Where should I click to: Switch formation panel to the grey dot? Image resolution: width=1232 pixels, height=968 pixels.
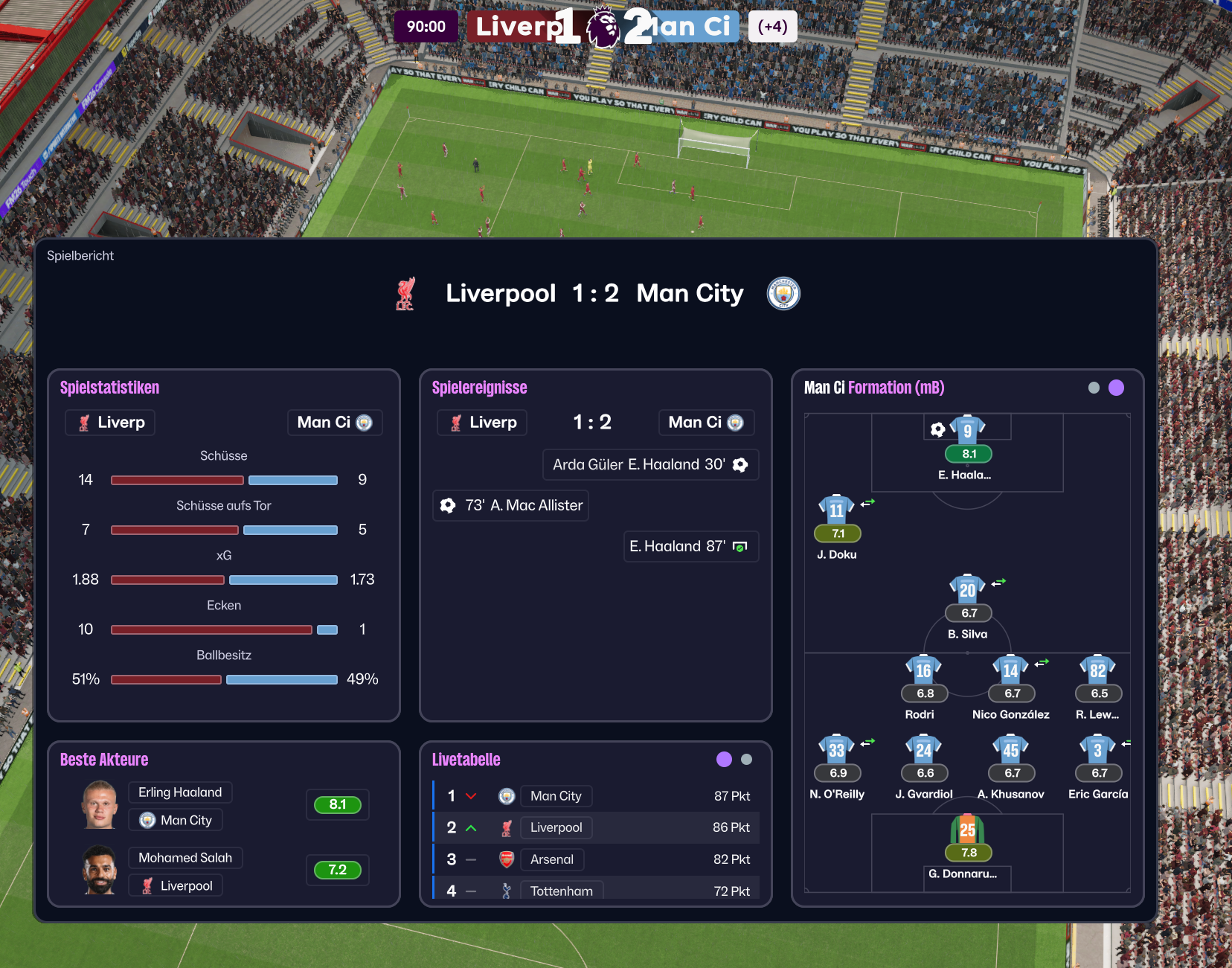(1094, 388)
